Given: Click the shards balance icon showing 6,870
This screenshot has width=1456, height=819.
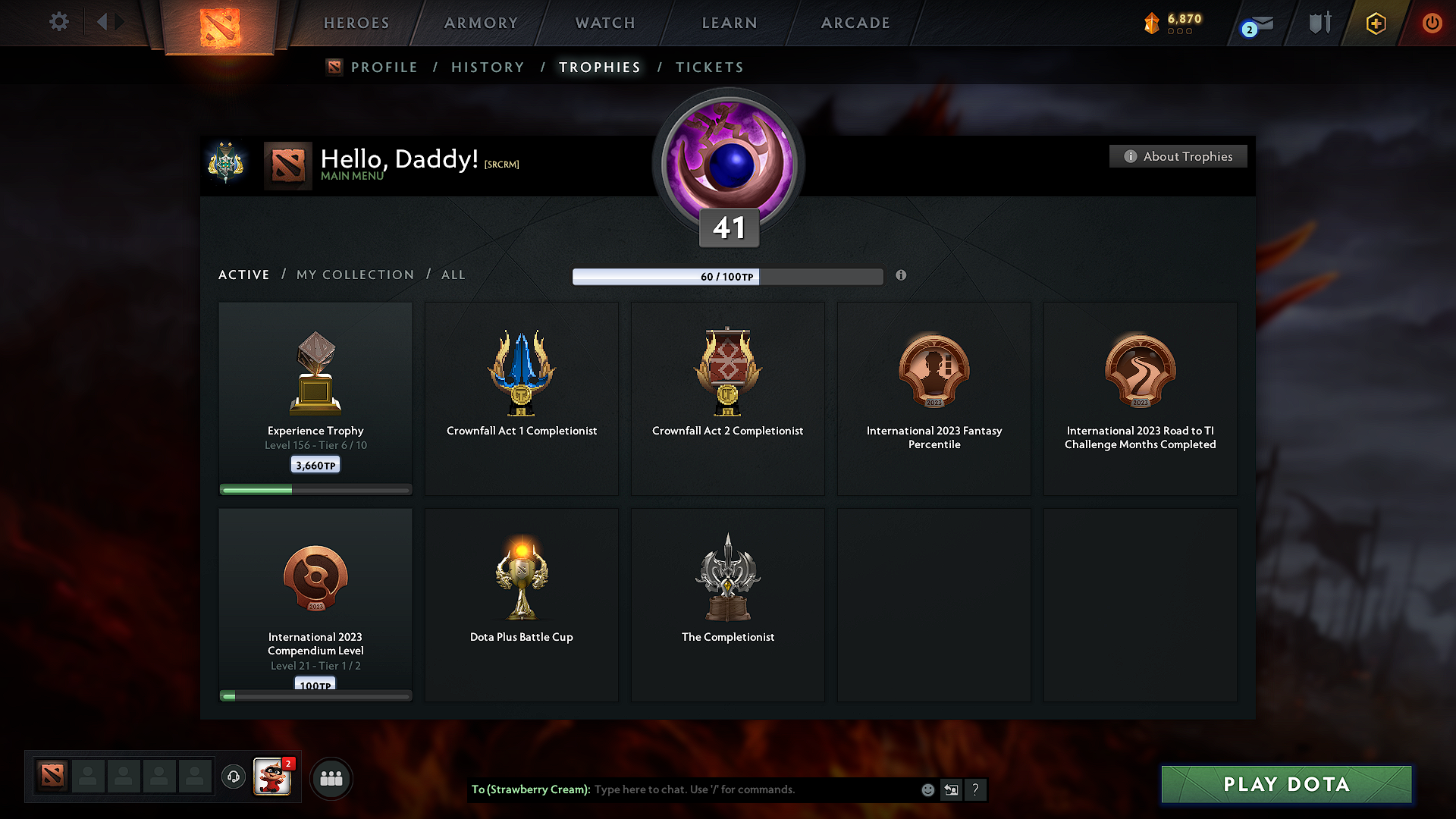Looking at the screenshot, I should click(1153, 24).
